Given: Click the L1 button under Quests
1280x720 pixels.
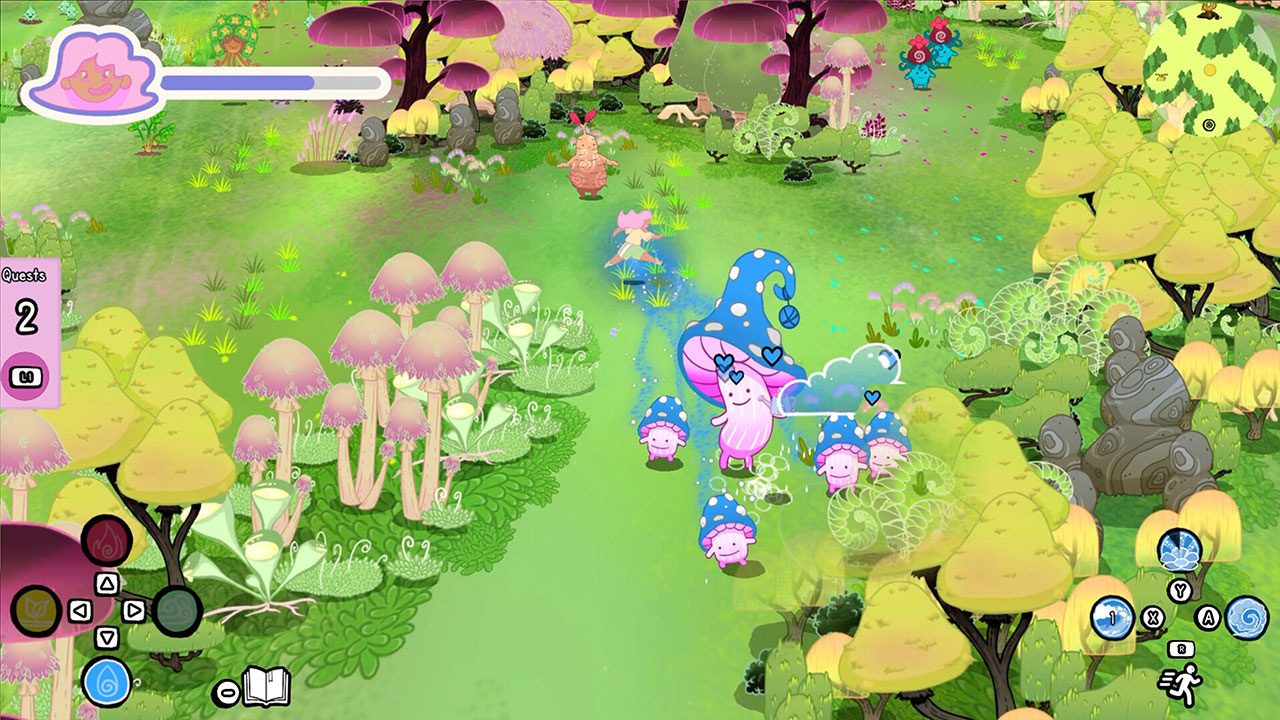Looking at the screenshot, I should [x=25, y=375].
